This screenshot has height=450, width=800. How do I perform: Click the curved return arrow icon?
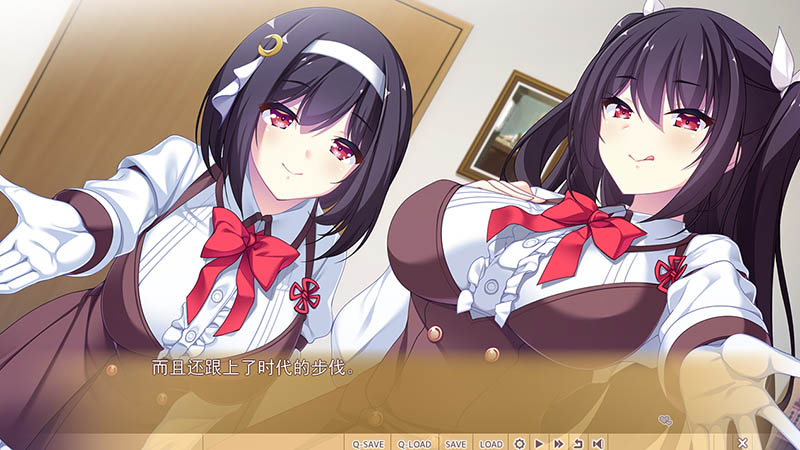(577, 443)
